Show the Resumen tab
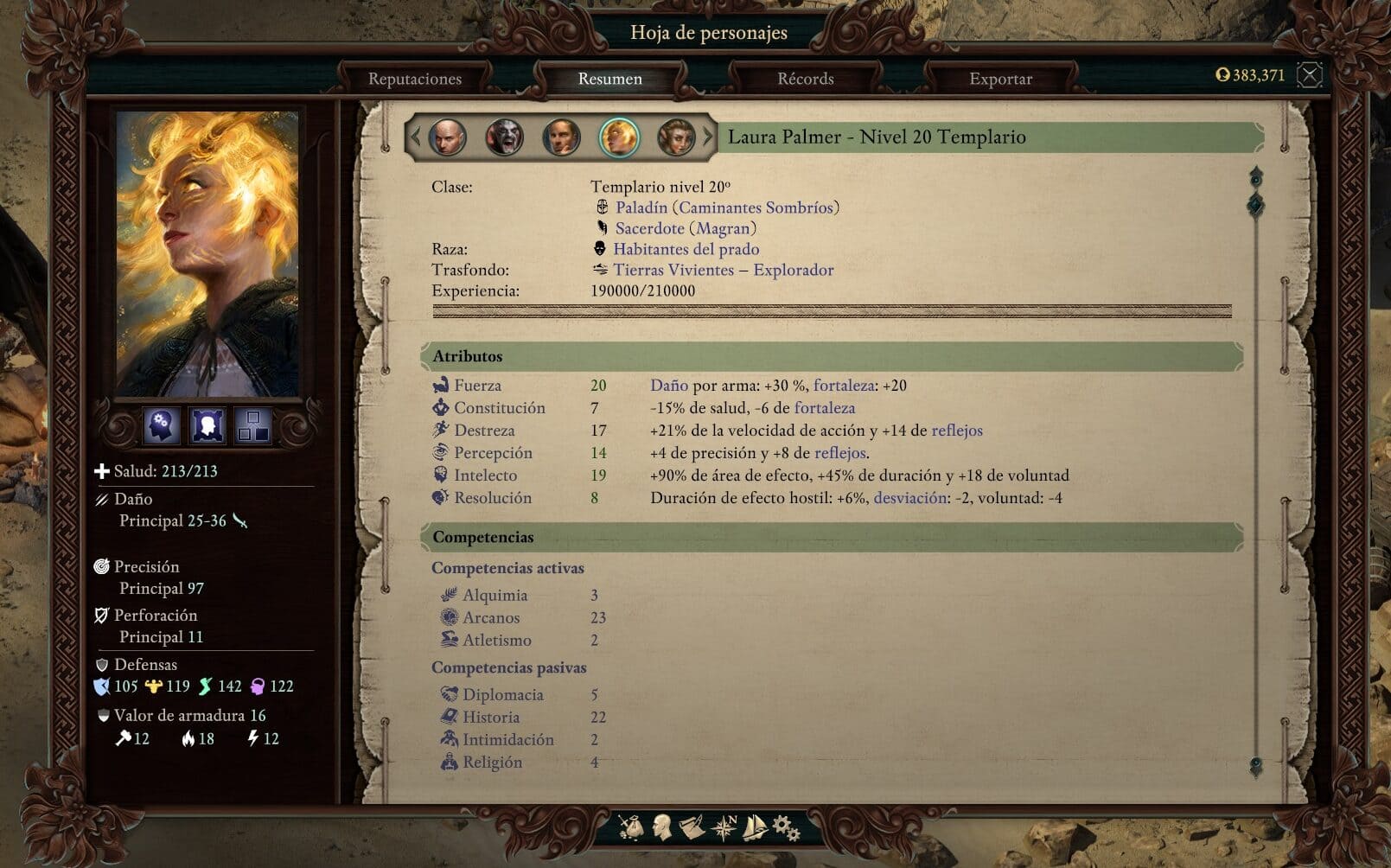Screen dimensions: 1391x868 [x=609, y=79]
